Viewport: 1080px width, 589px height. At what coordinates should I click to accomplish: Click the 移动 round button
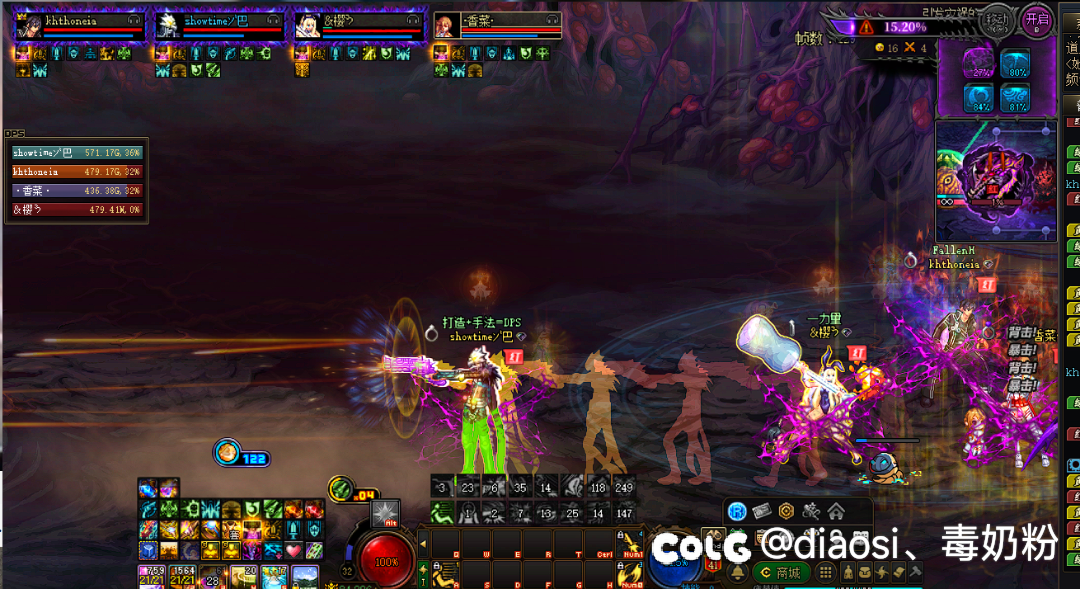(996, 20)
